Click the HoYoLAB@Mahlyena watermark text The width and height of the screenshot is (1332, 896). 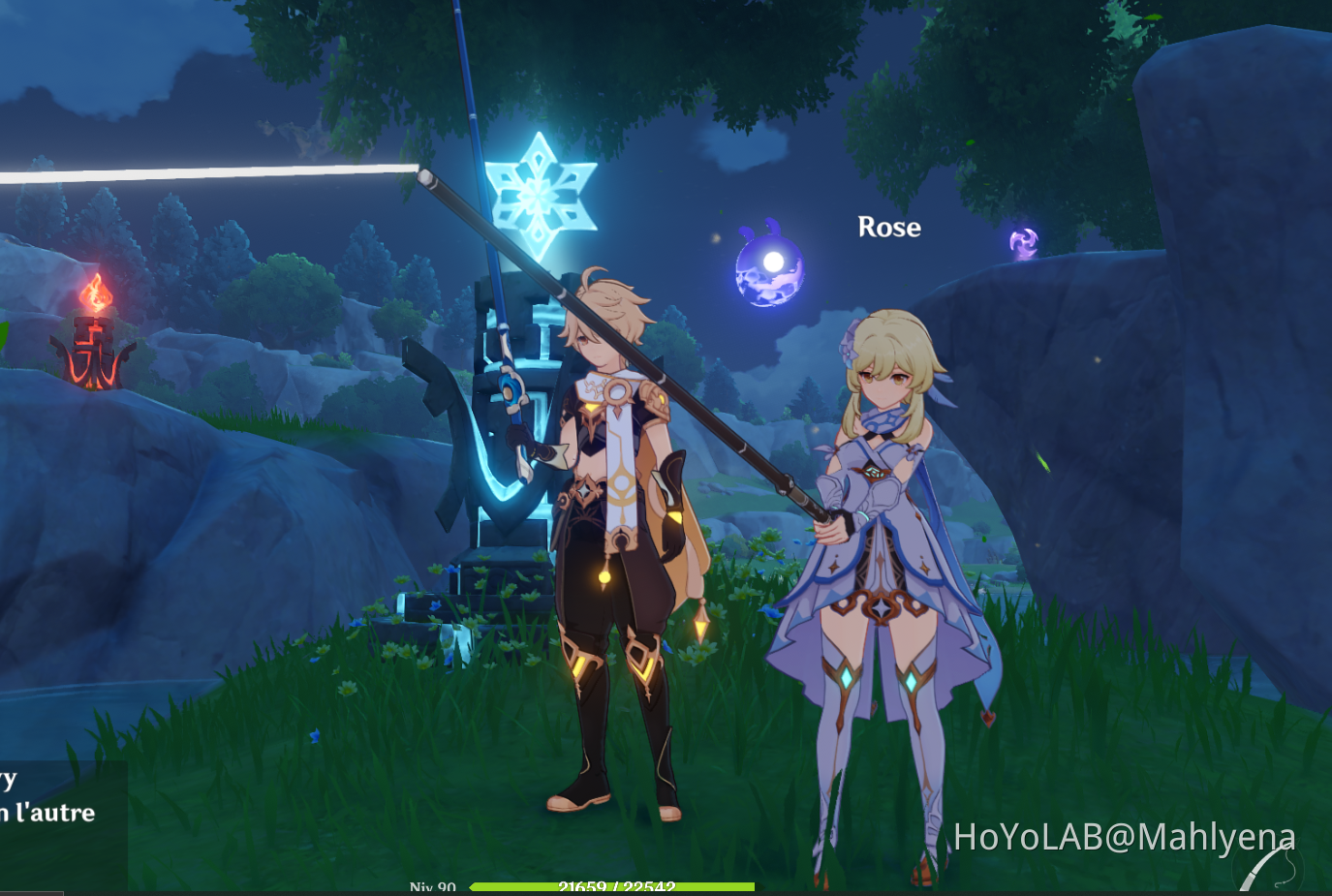(1124, 835)
